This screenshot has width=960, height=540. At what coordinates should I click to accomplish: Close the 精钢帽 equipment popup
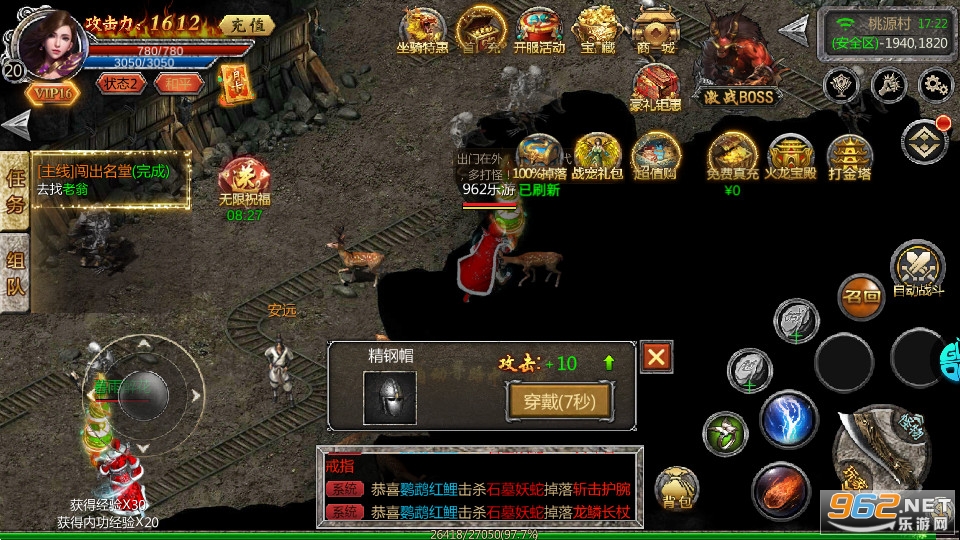[x=656, y=357]
